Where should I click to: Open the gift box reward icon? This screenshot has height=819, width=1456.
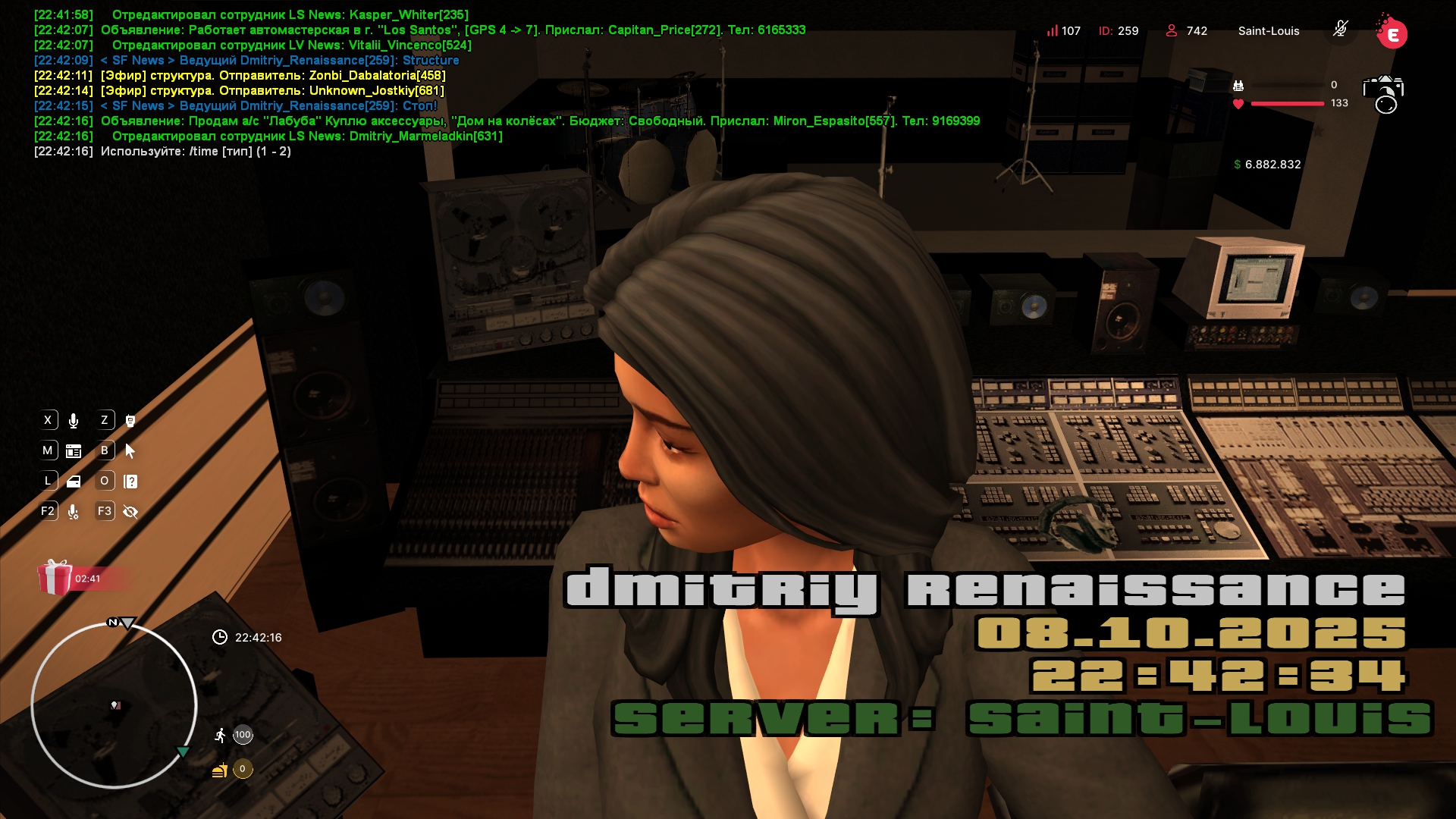pyautogui.click(x=55, y=578)
